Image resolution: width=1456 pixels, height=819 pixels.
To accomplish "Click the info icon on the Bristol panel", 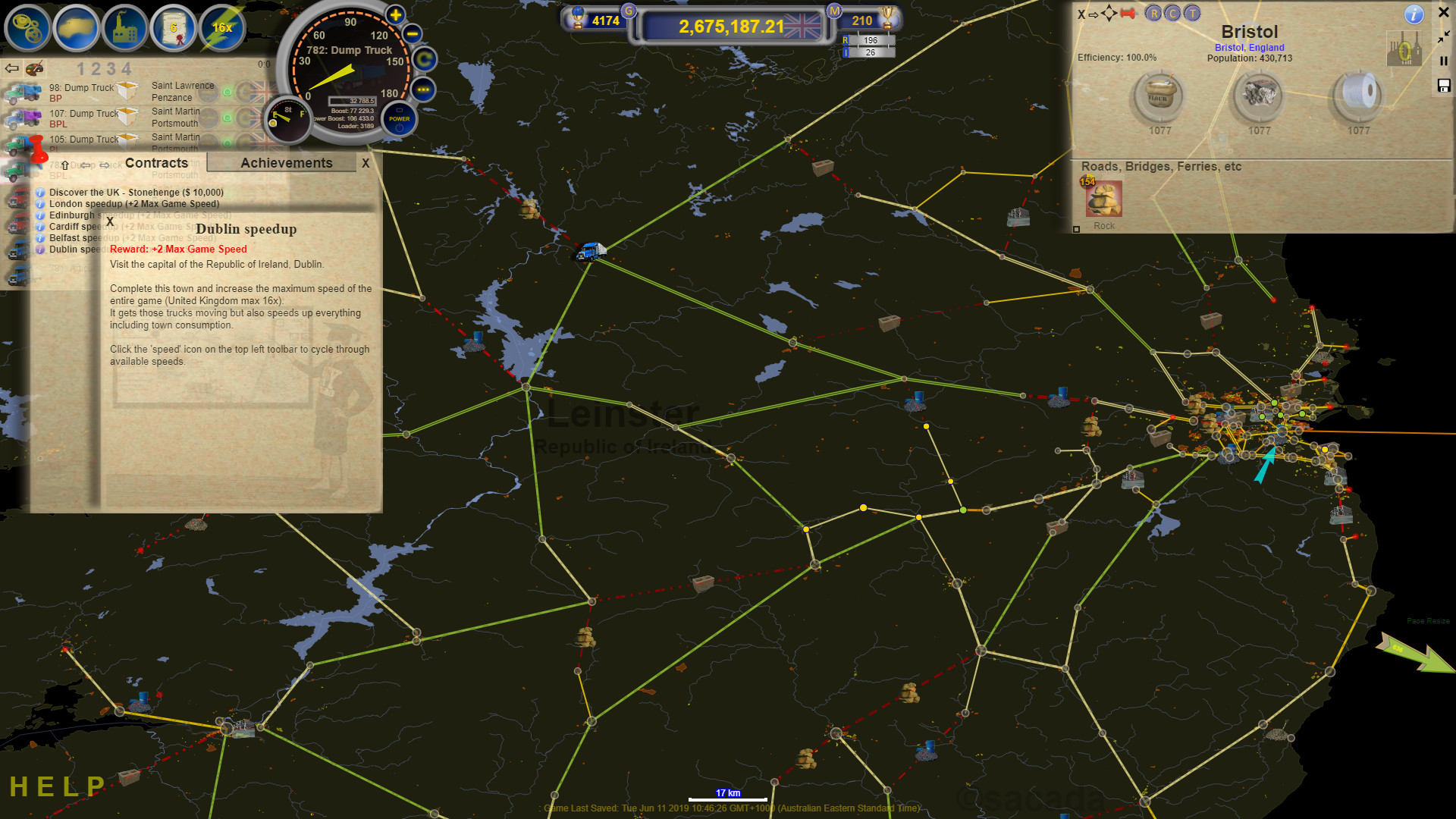I will pos(1414,14).
